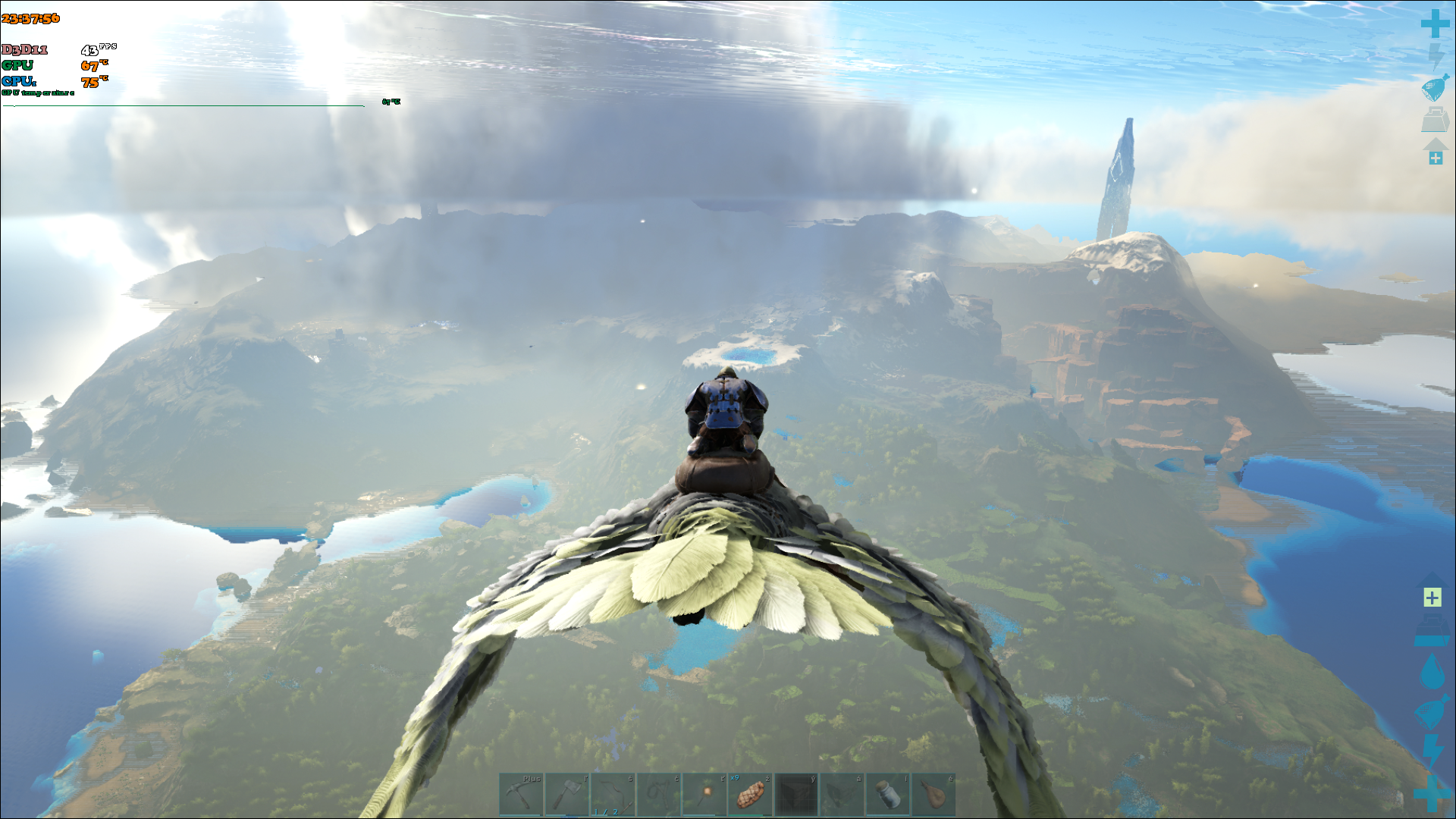1456x819 pixels.
Task: Use the waterskin hotbar slot
Action: (x=934, y=795)
